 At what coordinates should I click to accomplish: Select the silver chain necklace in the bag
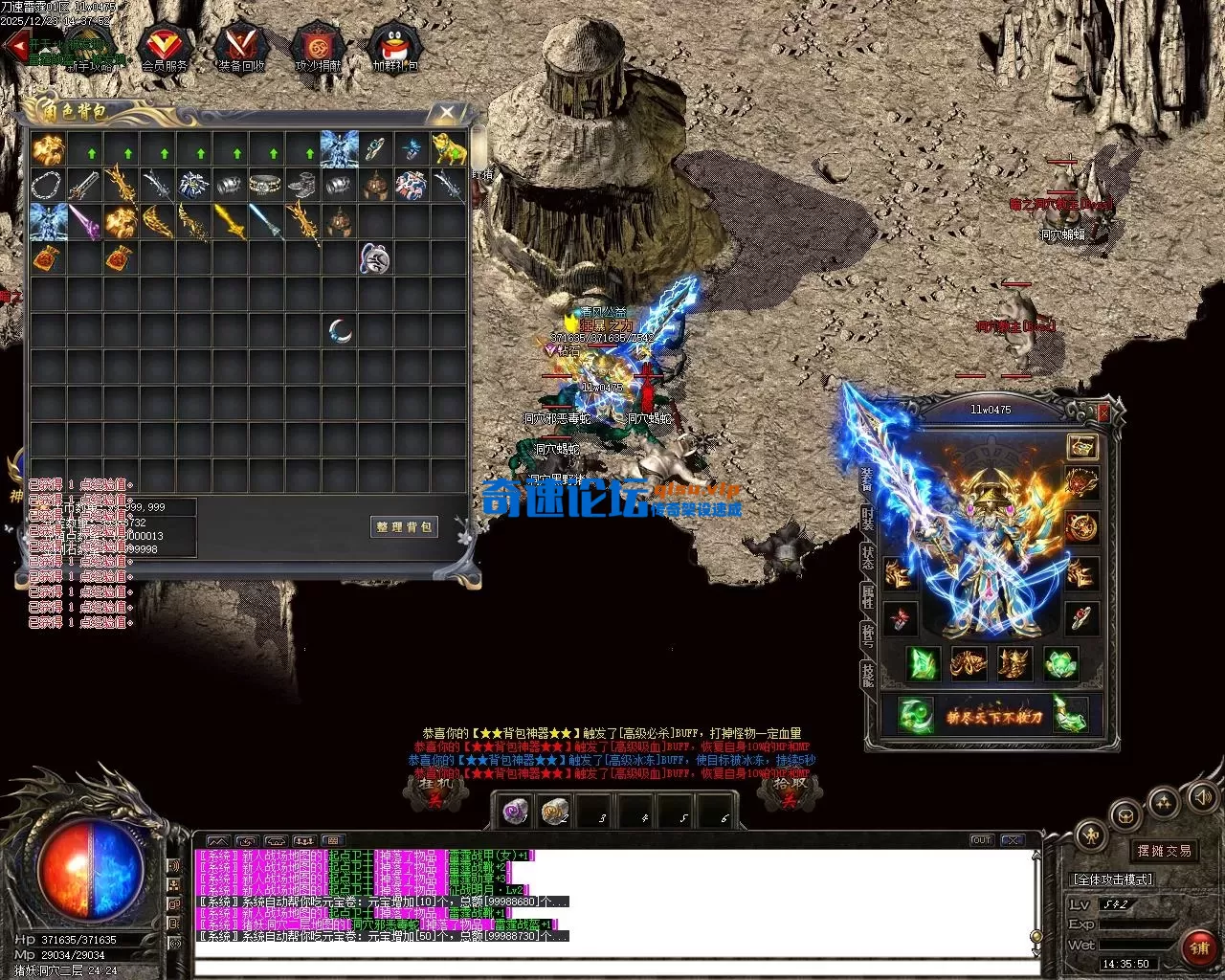click(x=47, y=185)
